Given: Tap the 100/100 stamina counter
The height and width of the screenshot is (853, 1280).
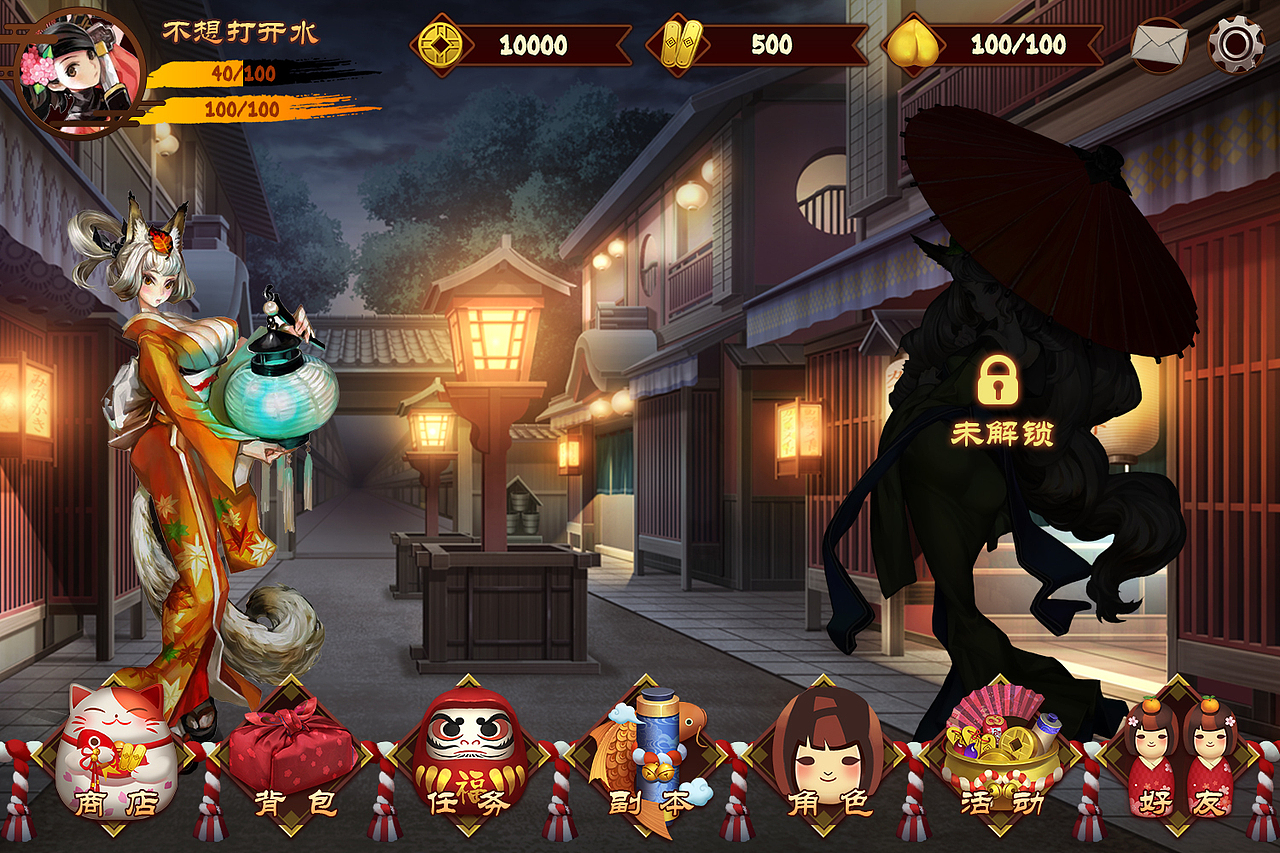Looking at the screenshot, I should pos(1016,42).
